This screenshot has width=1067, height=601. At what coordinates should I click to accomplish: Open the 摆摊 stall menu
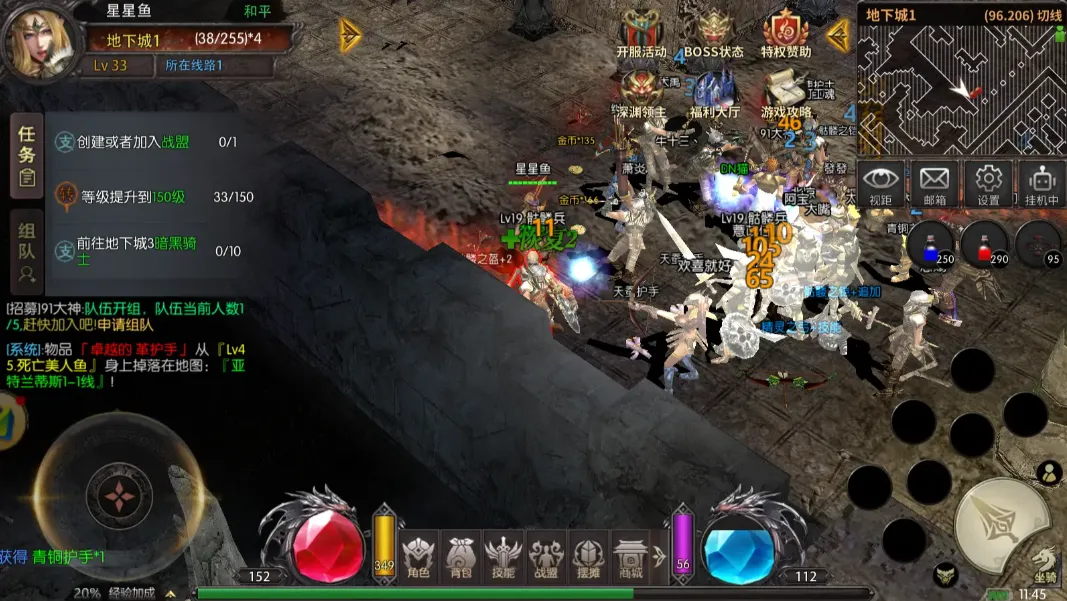point(589,556)
